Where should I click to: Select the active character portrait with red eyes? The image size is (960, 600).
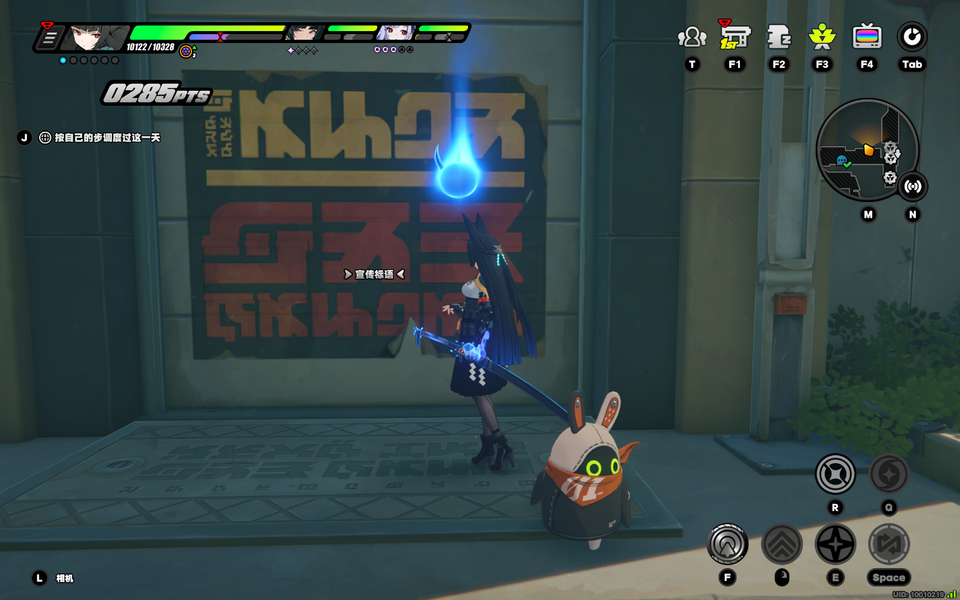(x=92, y=38)
